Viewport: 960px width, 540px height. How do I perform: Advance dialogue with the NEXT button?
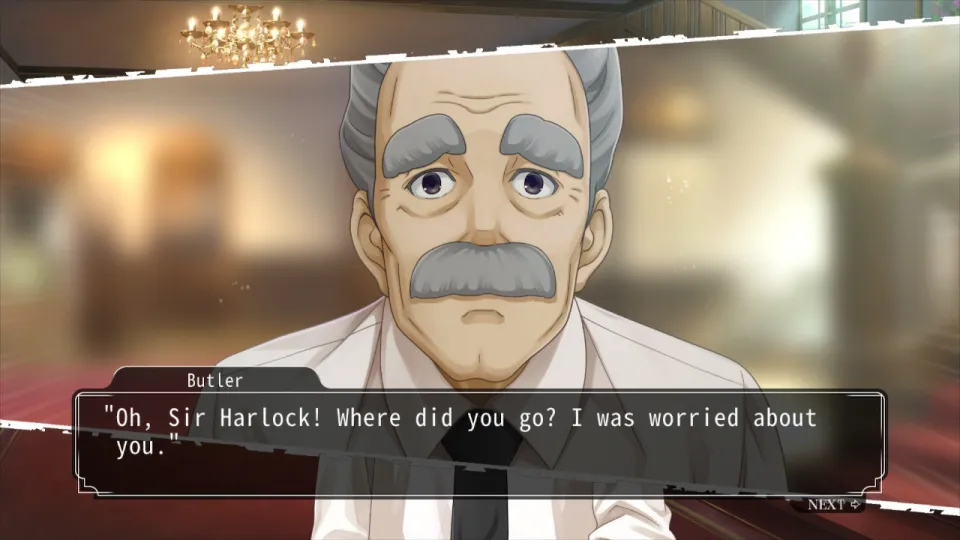pos(833,504)
